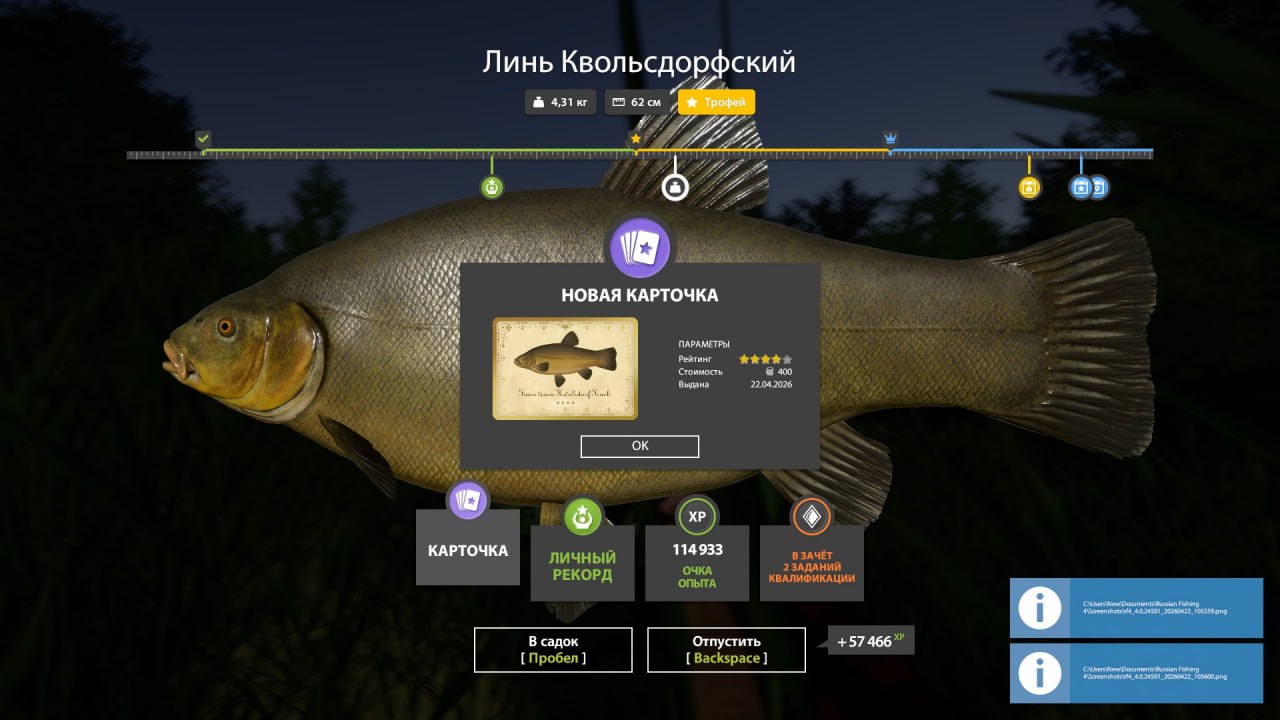Show the experience points tile

click(697, 564)
